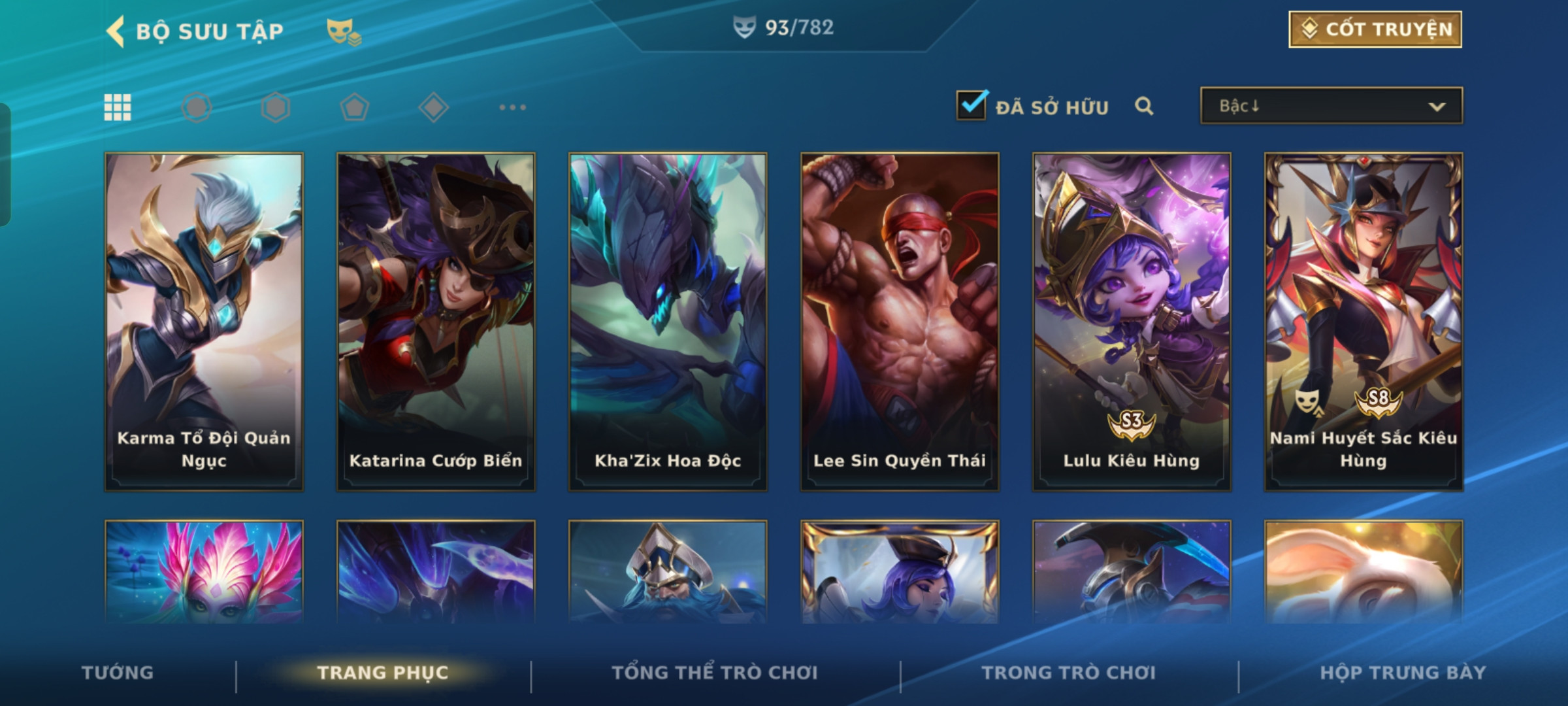Open the skin search magnifier
This screenshot has width=1568, height=706.
pos(1143,106)
